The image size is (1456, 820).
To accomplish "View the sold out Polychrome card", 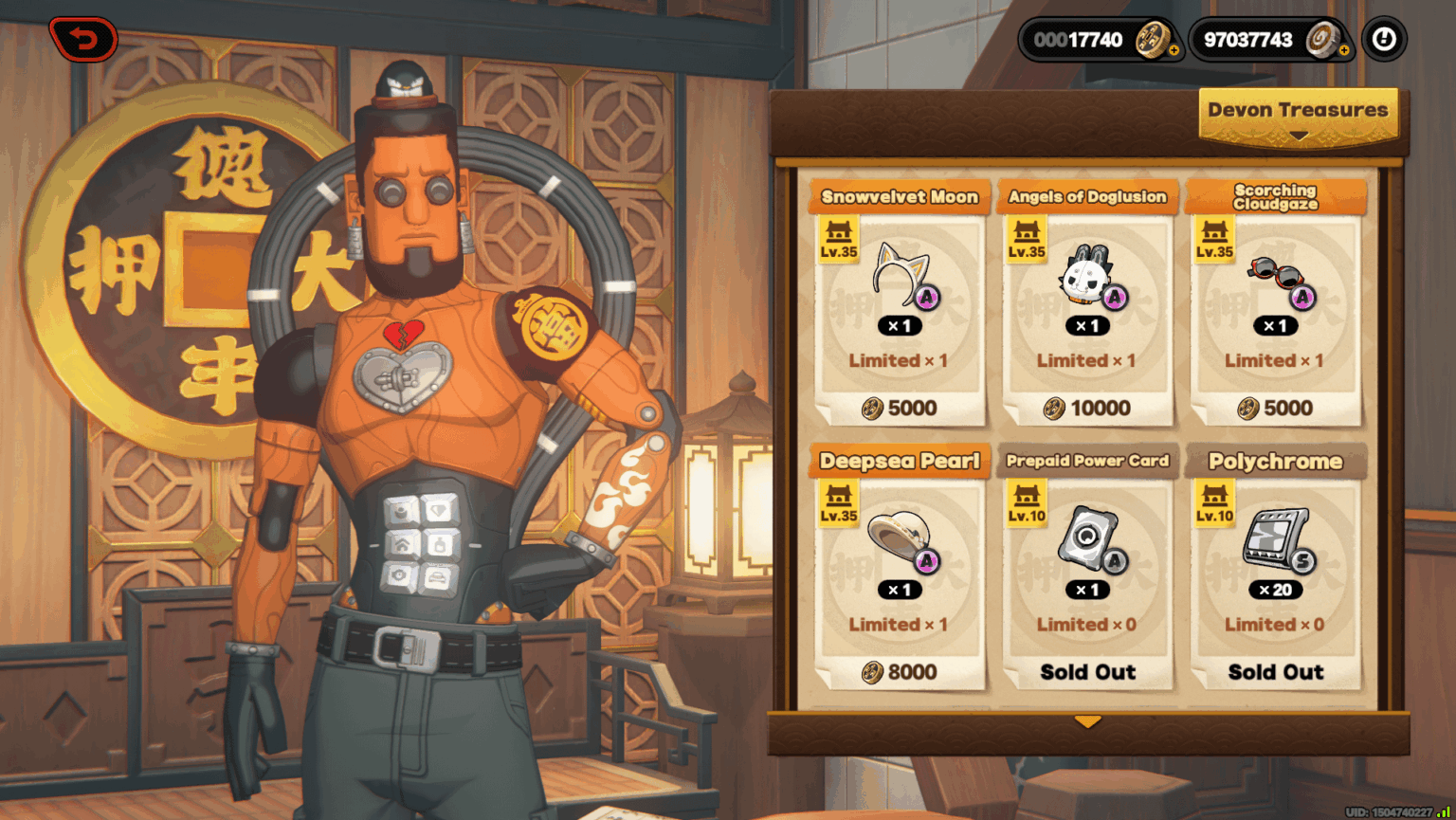I will pos(1275,567).
